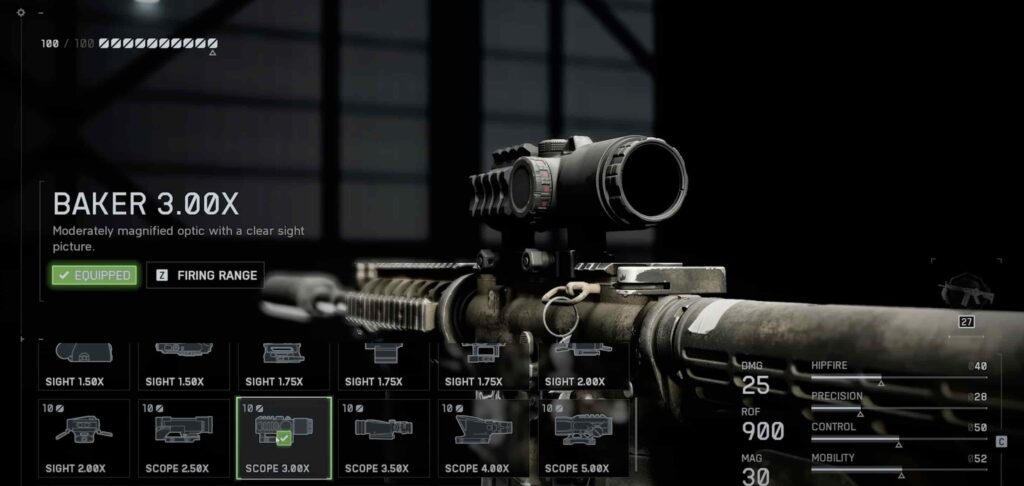Choose the equipped Scope 3.00X tile
This screenshot has height=486, width=1024.
click(x=284, y=437)
